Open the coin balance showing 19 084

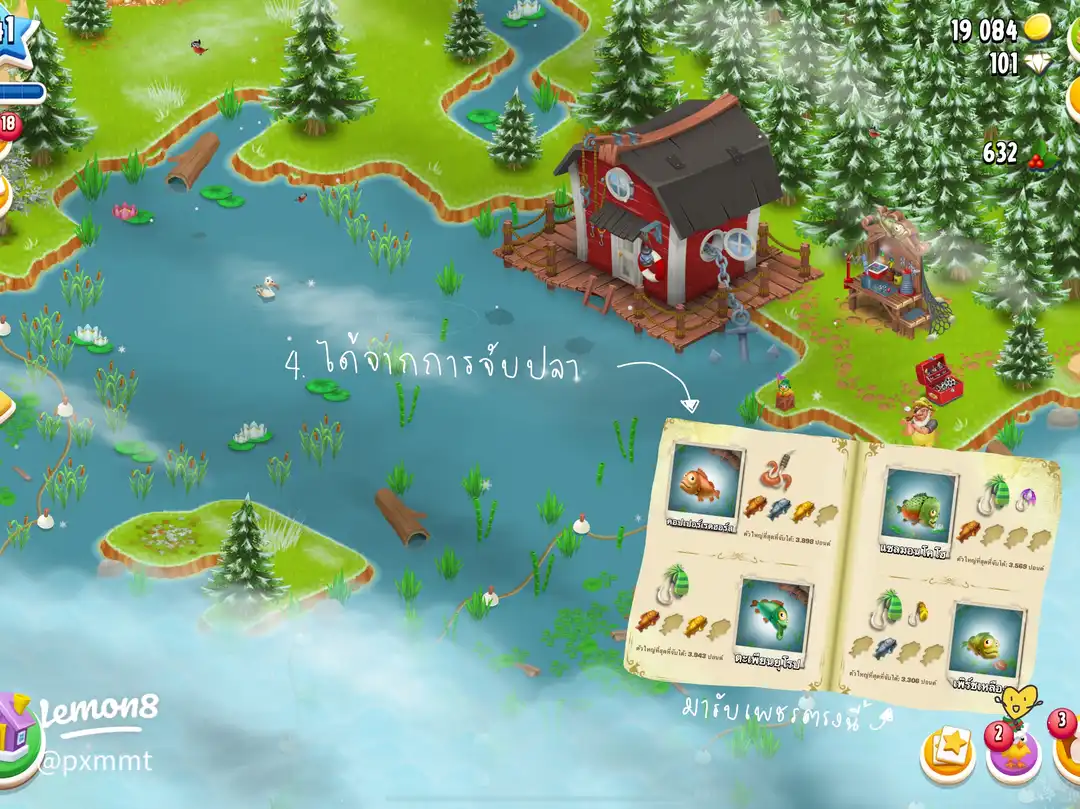(x=1000, y=29)
